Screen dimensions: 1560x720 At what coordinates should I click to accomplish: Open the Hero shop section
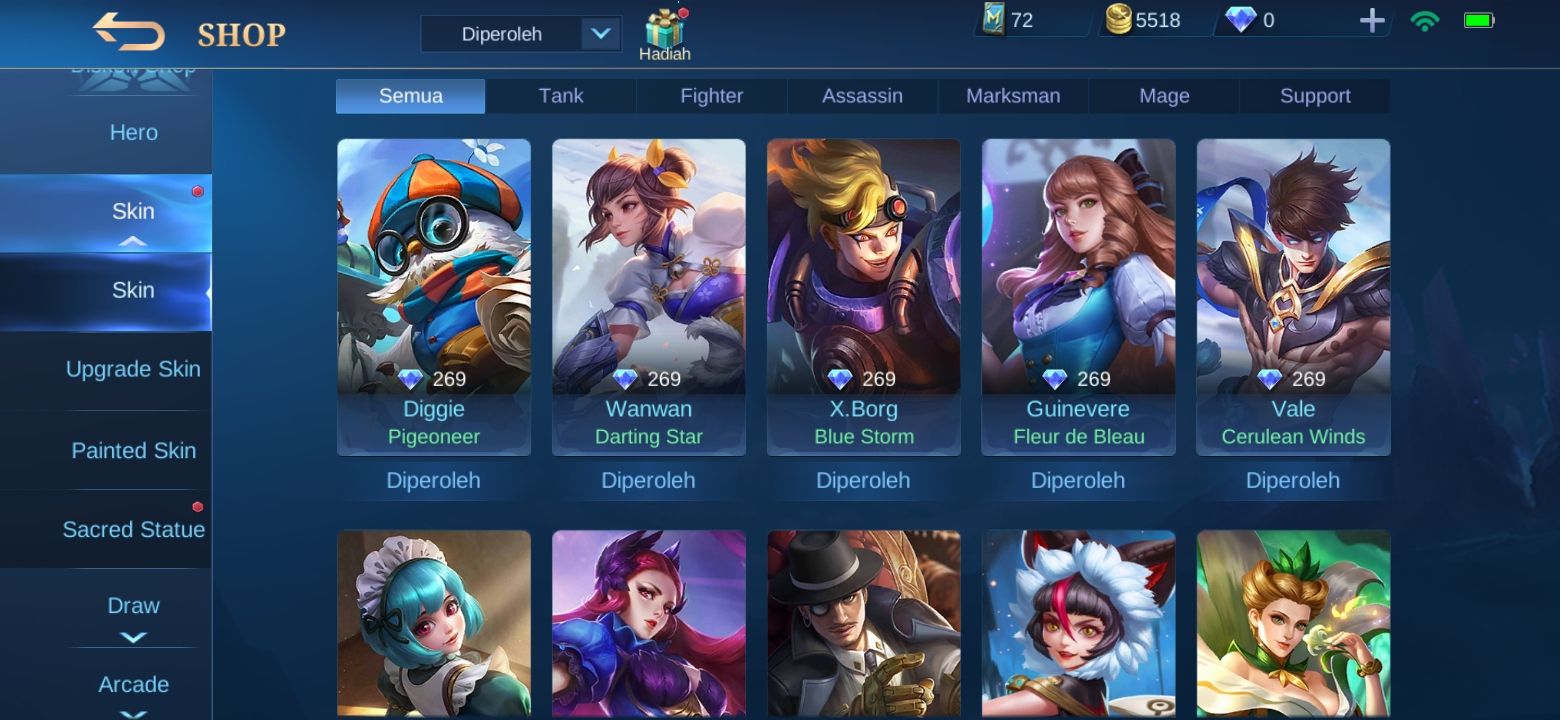tap(133, 133)
